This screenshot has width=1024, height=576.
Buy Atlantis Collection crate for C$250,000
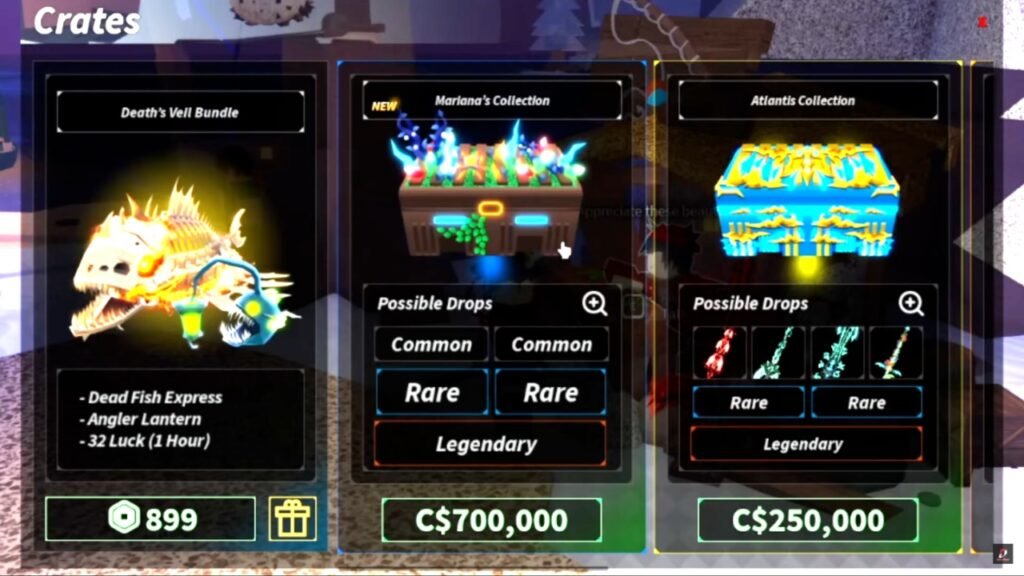tap(807, 520)
